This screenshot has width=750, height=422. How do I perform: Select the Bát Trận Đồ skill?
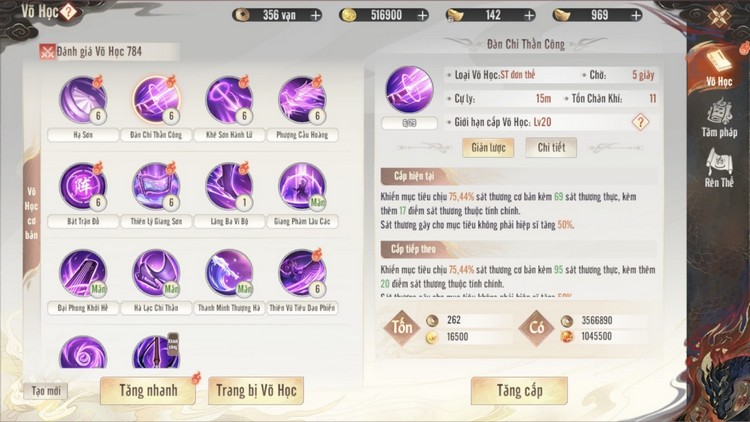click(x=83, y=186)
